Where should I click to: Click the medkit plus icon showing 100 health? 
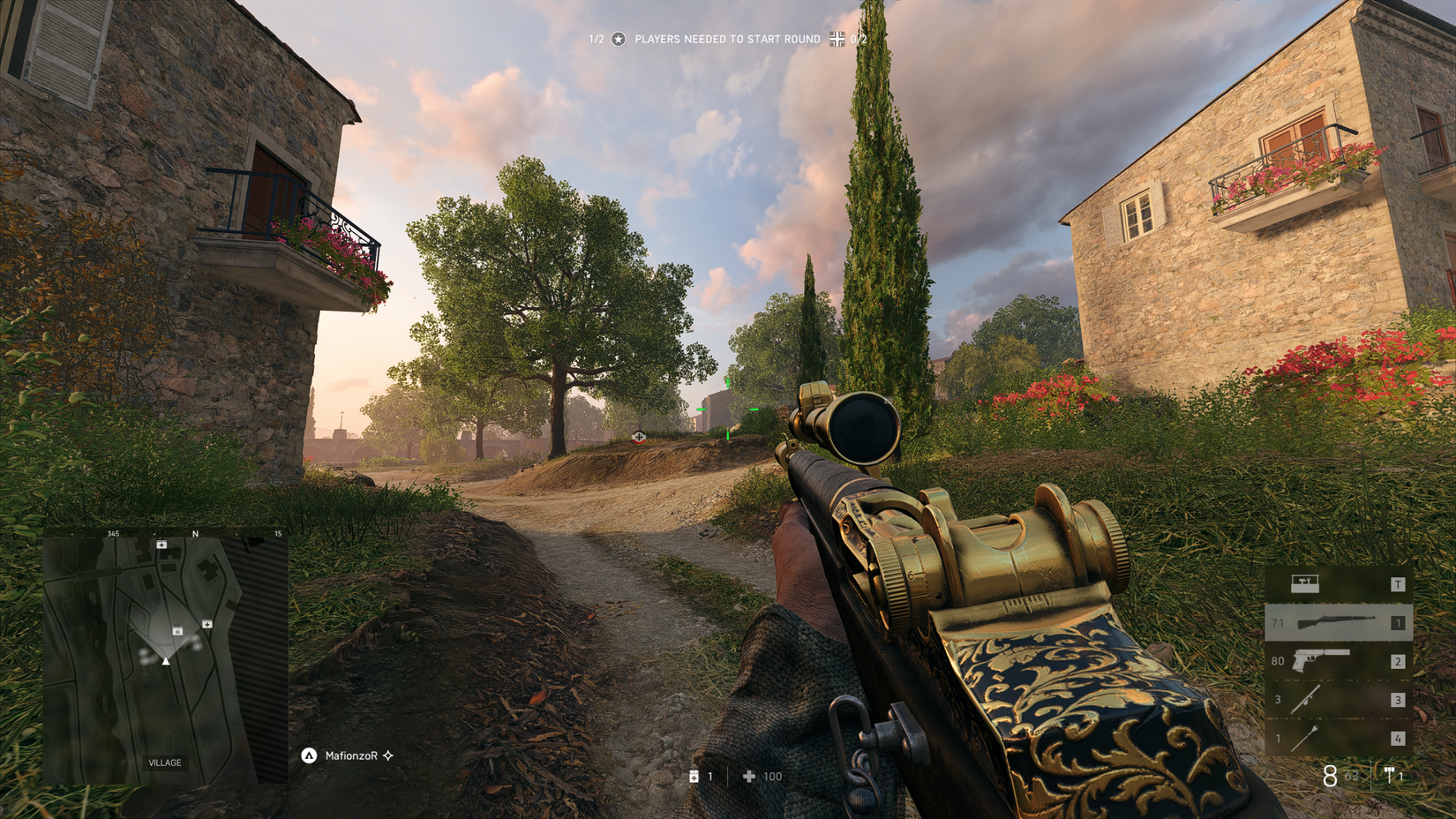[748, 777]
